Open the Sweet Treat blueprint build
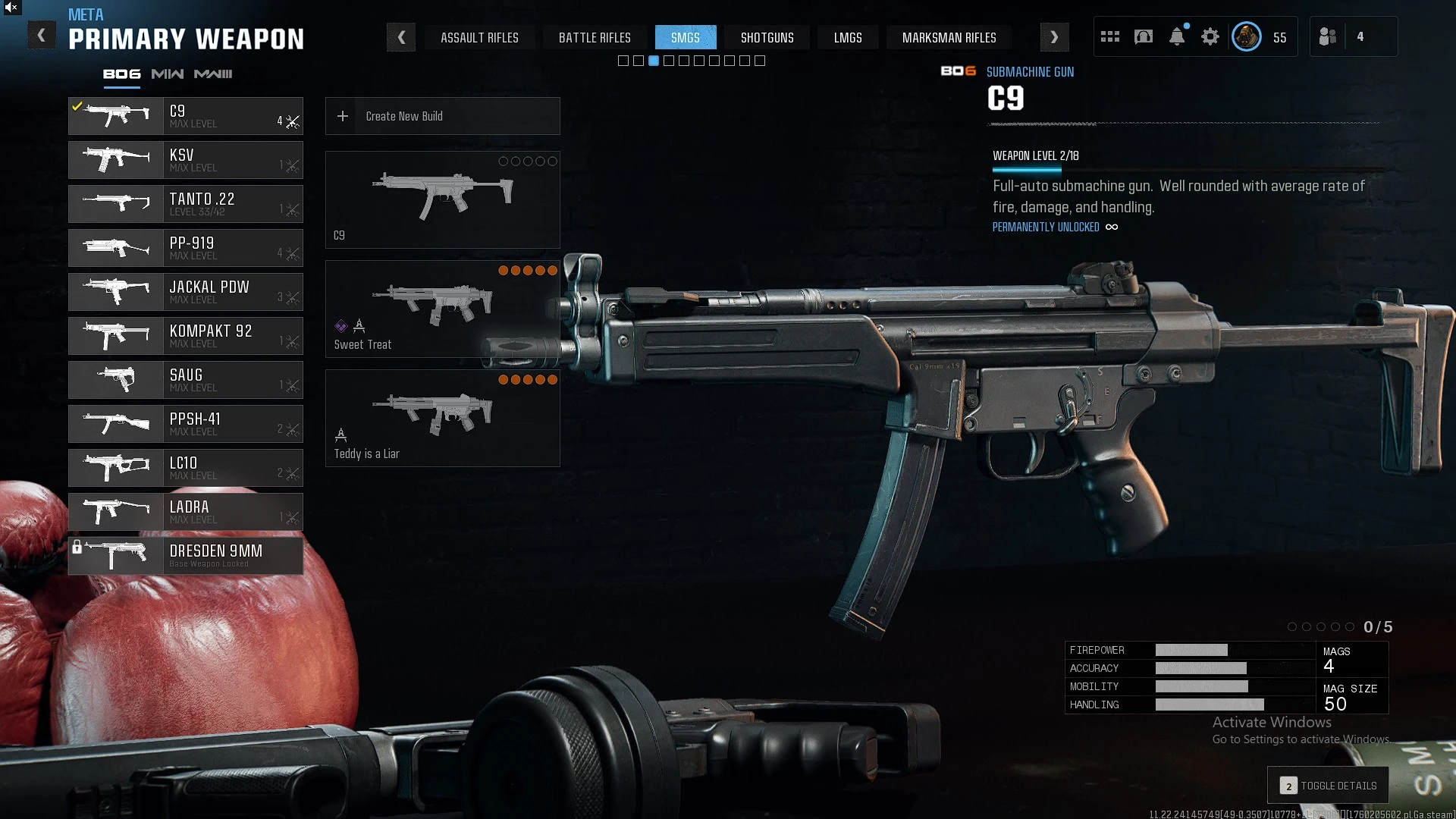 coord(442,309)
